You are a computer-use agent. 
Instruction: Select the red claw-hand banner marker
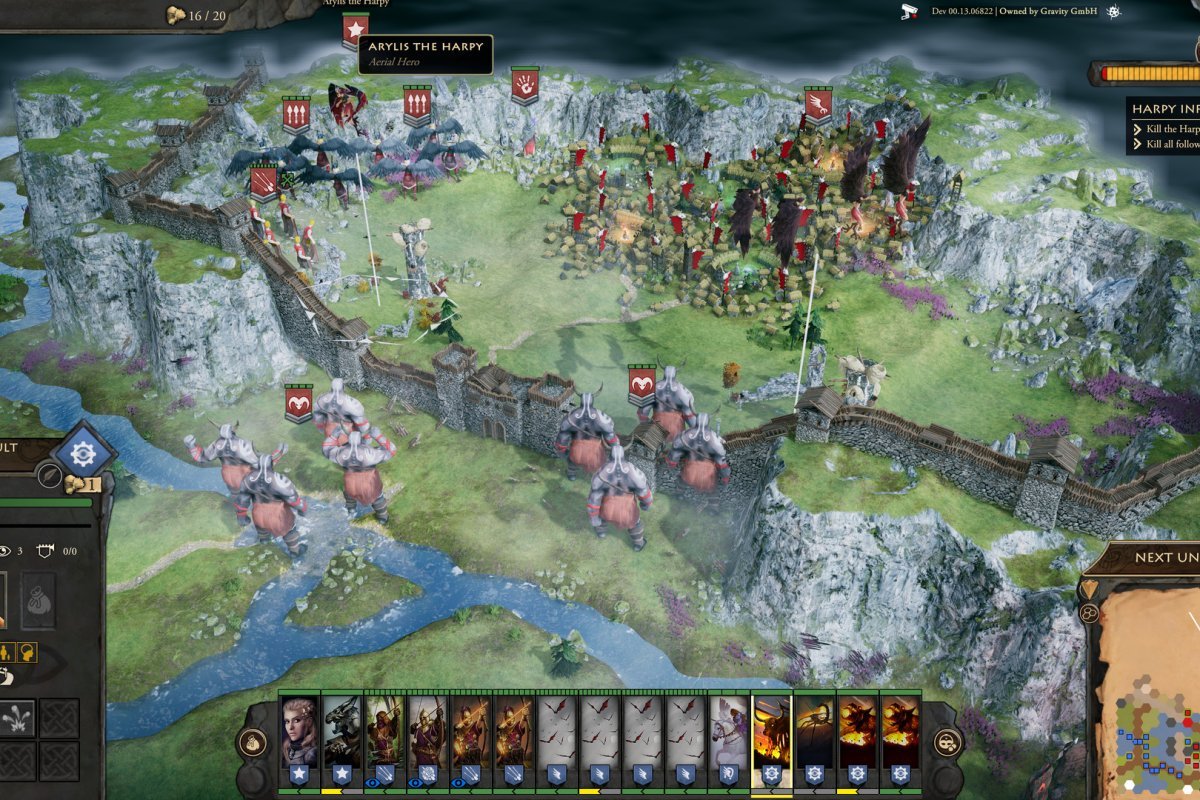(x=524, y=85)
